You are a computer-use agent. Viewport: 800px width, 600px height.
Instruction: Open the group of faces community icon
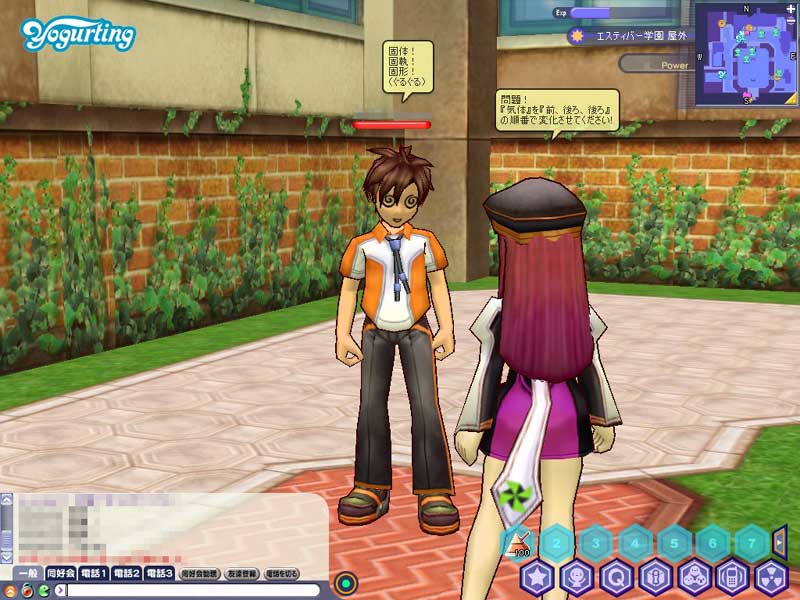(693, 577)
